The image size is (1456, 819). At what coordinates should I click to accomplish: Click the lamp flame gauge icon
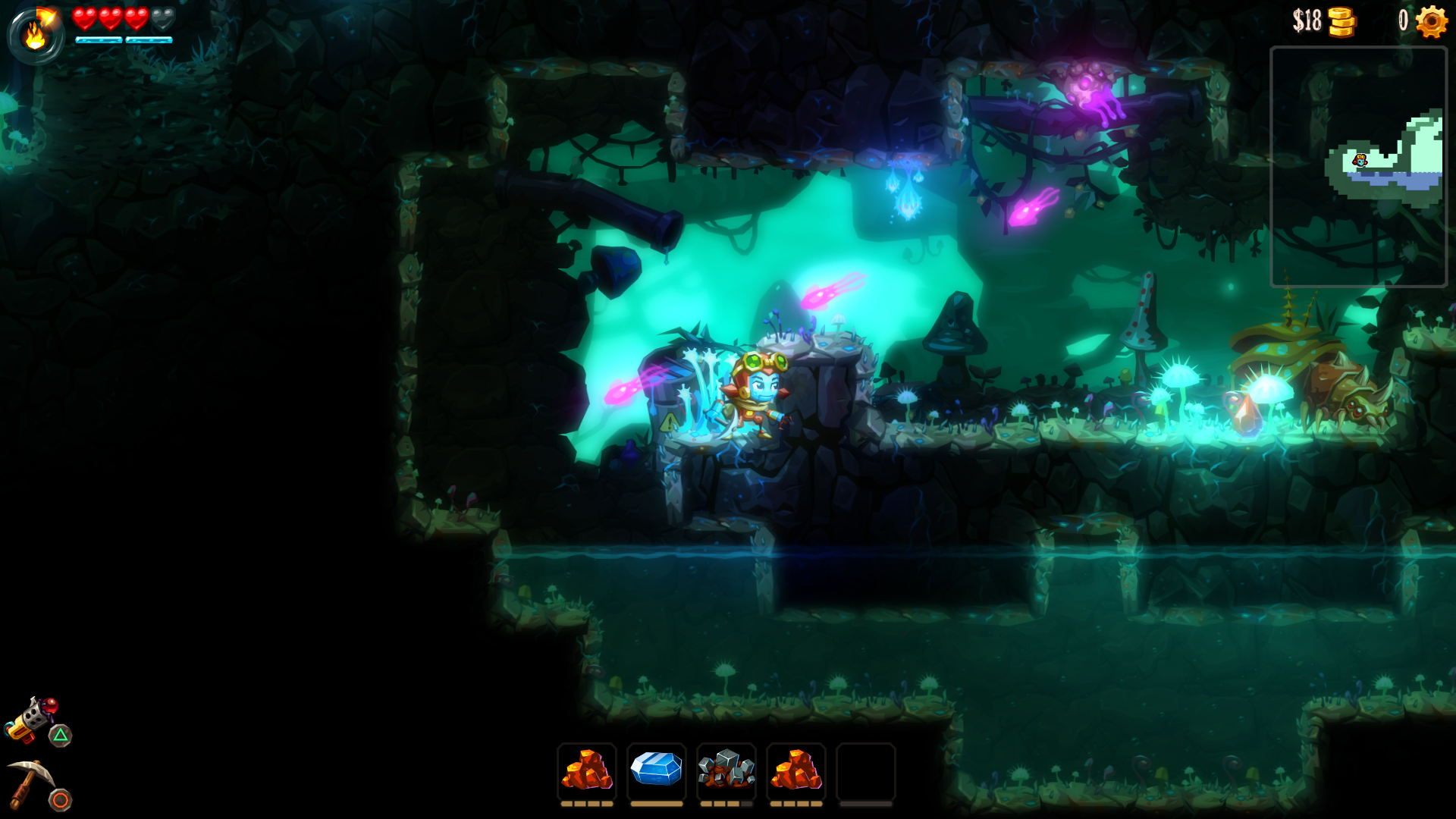(x=35, y=35)
